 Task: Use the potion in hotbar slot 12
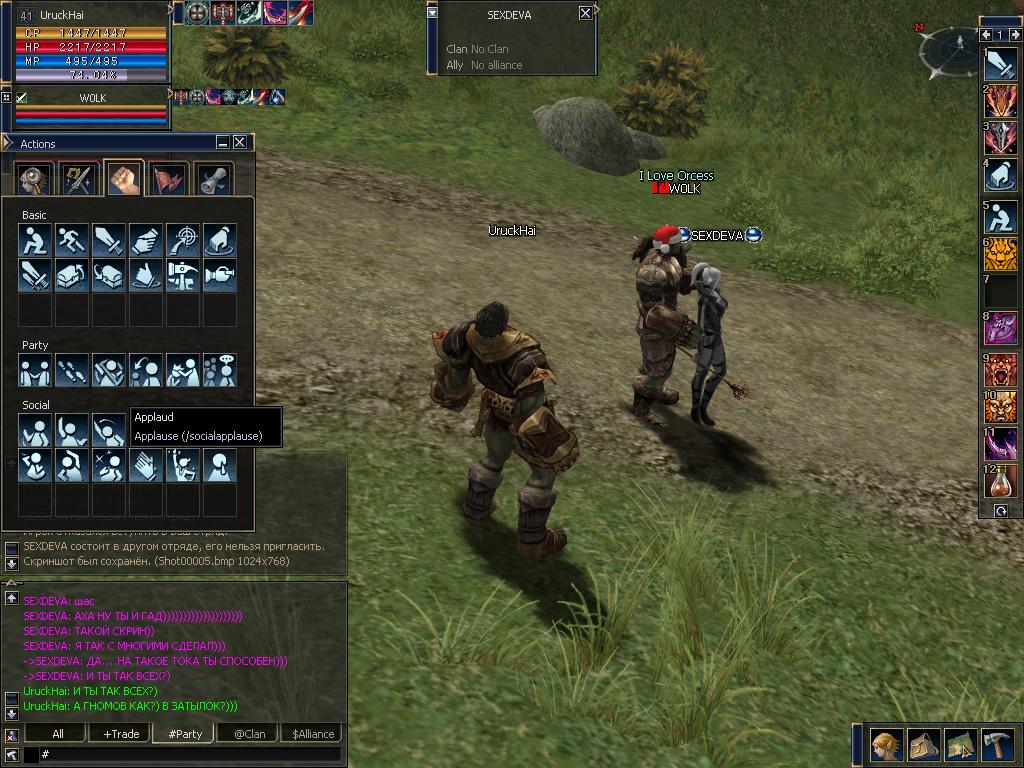[x=1000, y=481]
